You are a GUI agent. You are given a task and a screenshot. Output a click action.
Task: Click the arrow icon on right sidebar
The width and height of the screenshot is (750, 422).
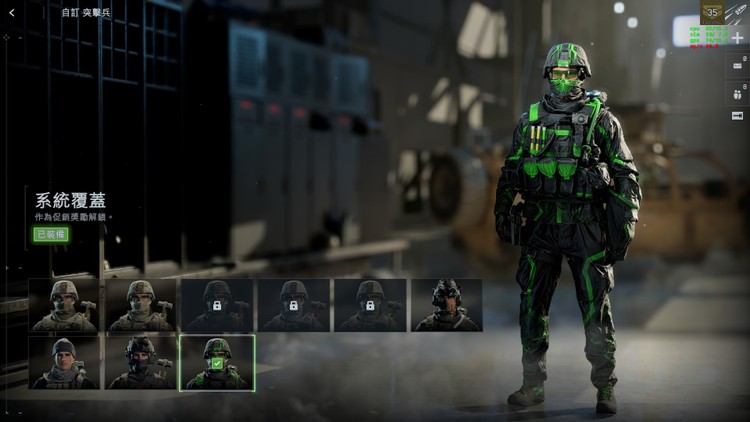tap(737, 115)
